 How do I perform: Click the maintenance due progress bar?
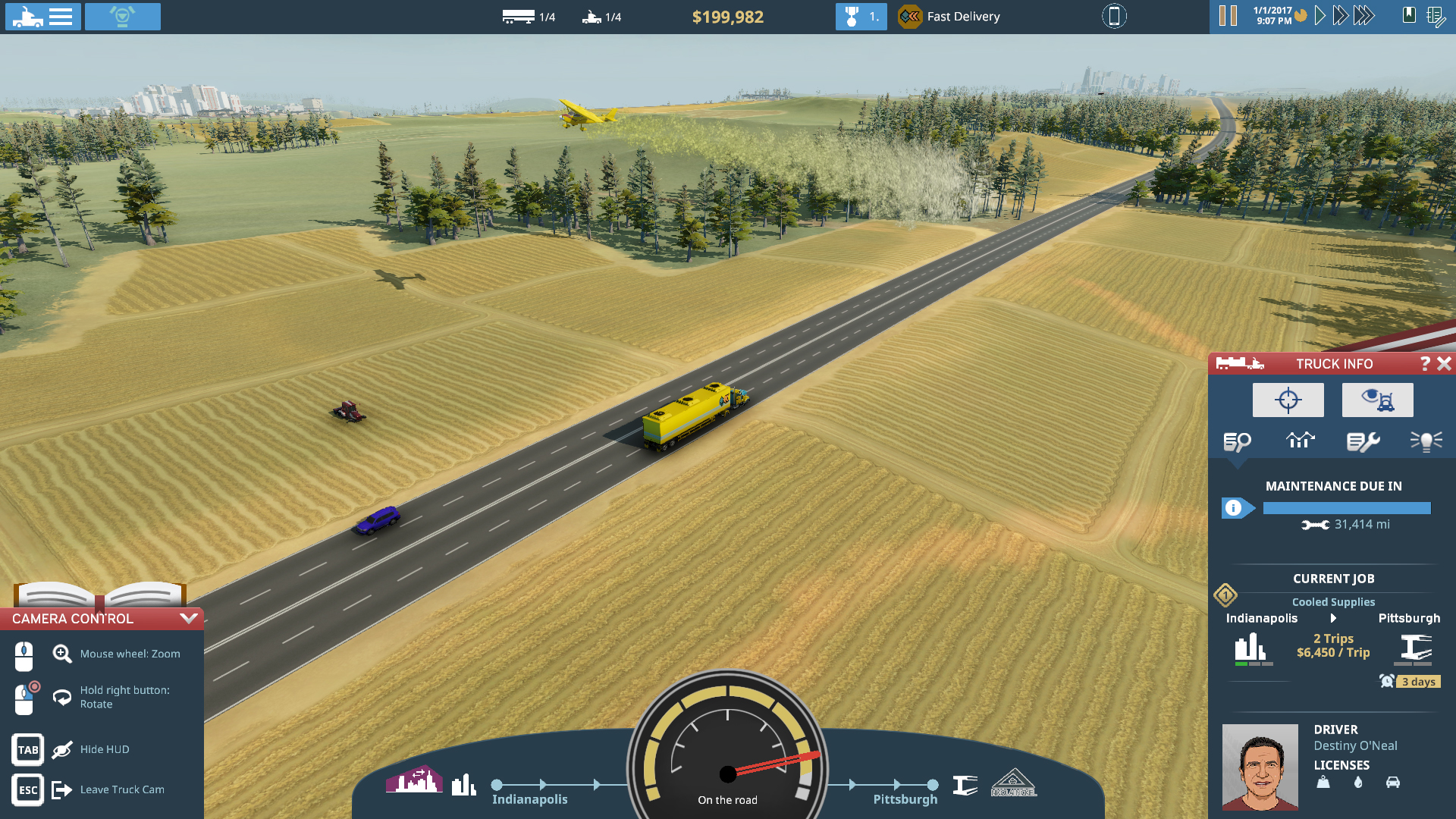[1346, 507]
